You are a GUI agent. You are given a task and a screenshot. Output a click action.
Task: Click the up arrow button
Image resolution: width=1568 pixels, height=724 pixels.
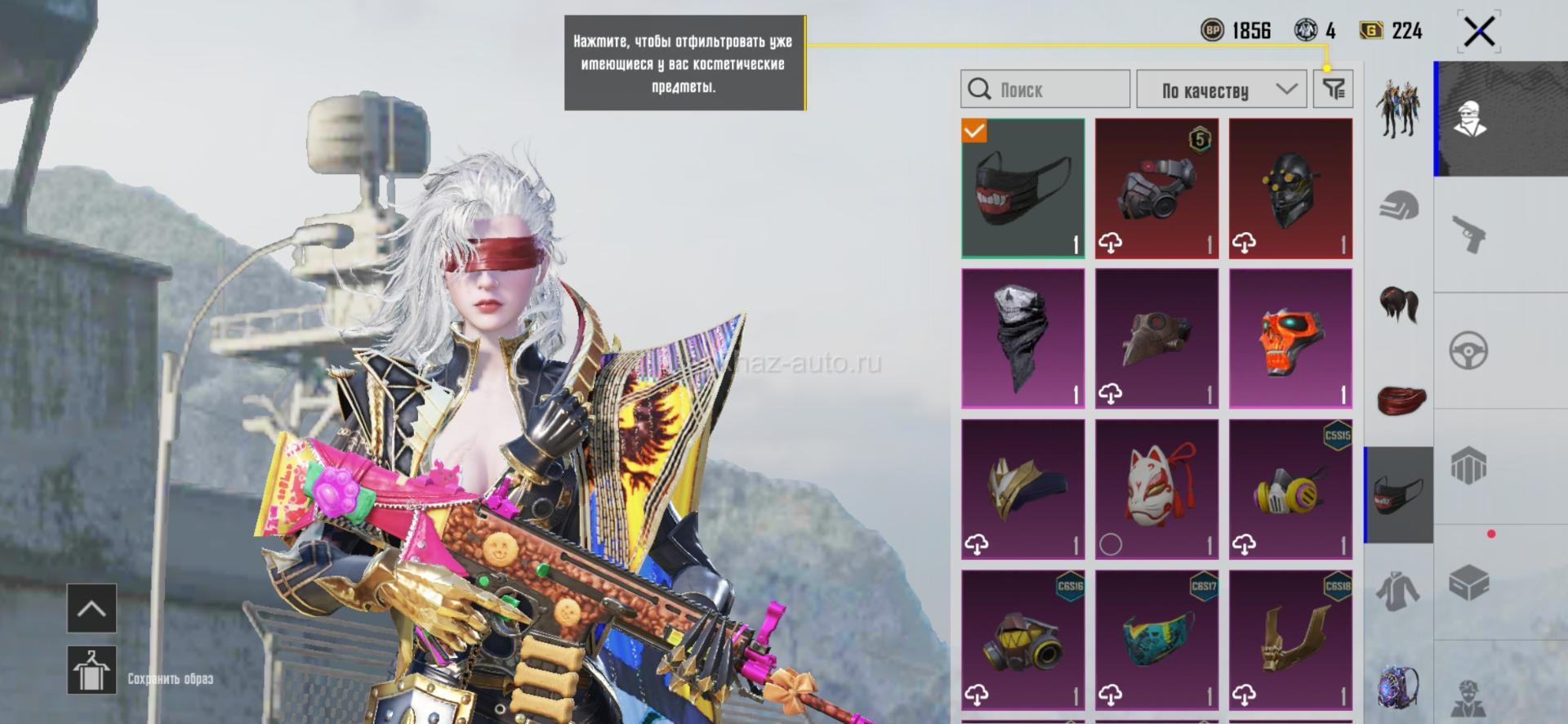[x=91, y=608]
